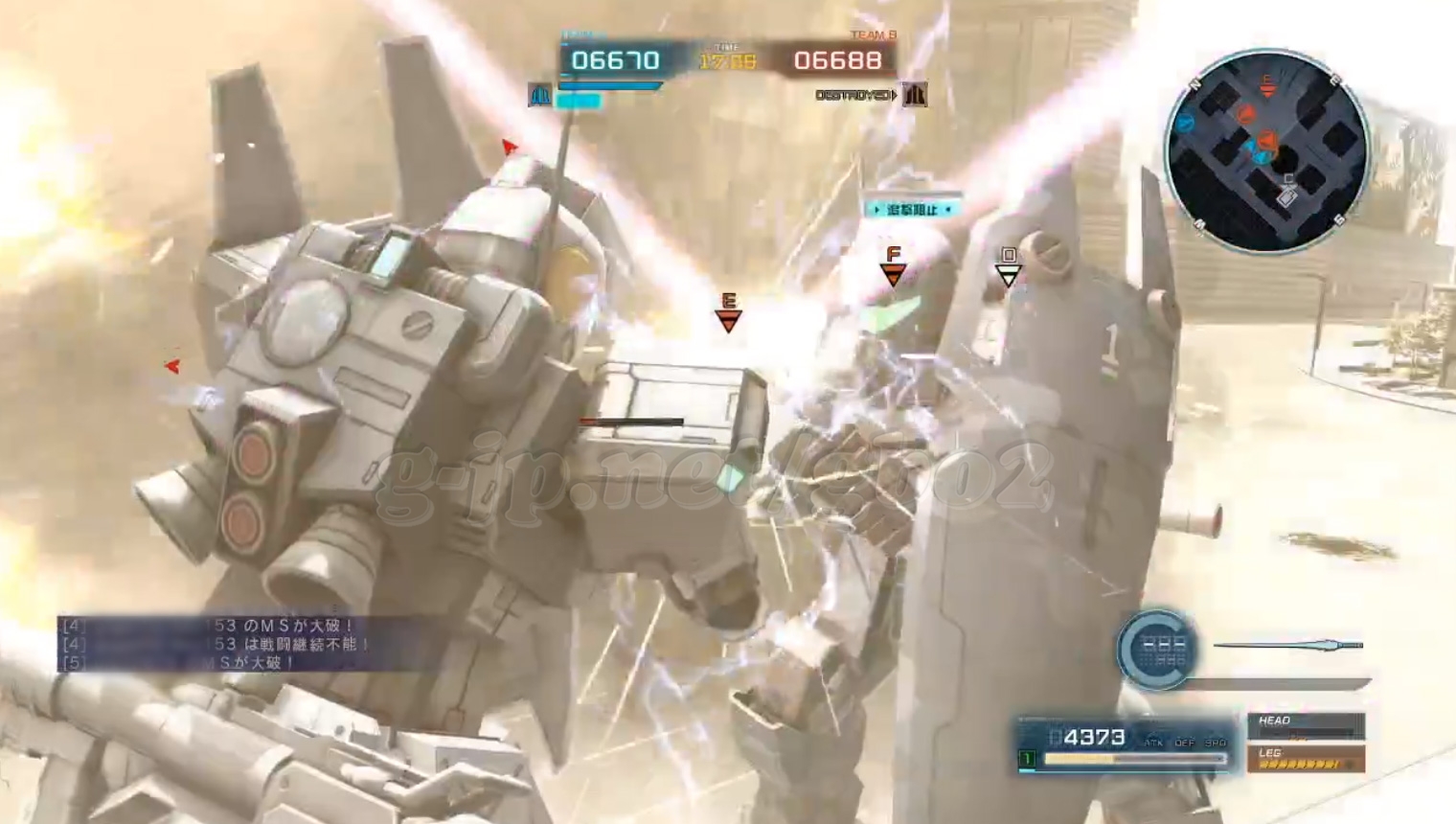Target the enemy marker labeled E
The height and width of the screenshot is (824, 1456).
tap(728, 314)
